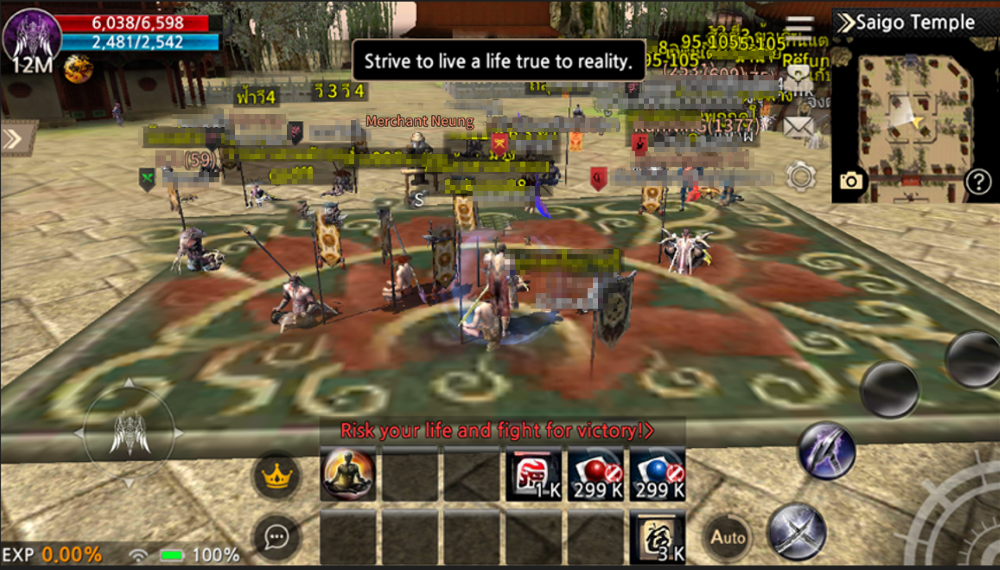Click the Saigo Temple minimap
Screen dimensions: 1000x570
[x=915, y=118]
